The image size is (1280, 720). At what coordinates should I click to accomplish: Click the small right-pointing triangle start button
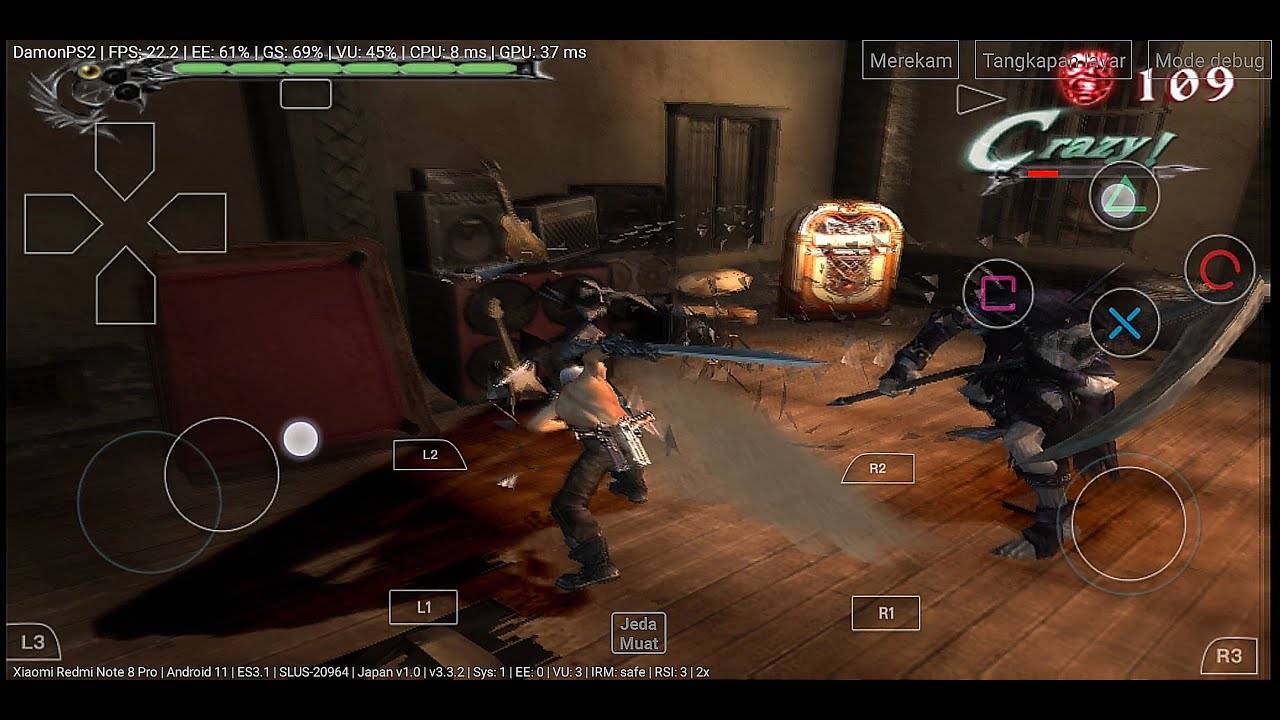tap(979, 99)
